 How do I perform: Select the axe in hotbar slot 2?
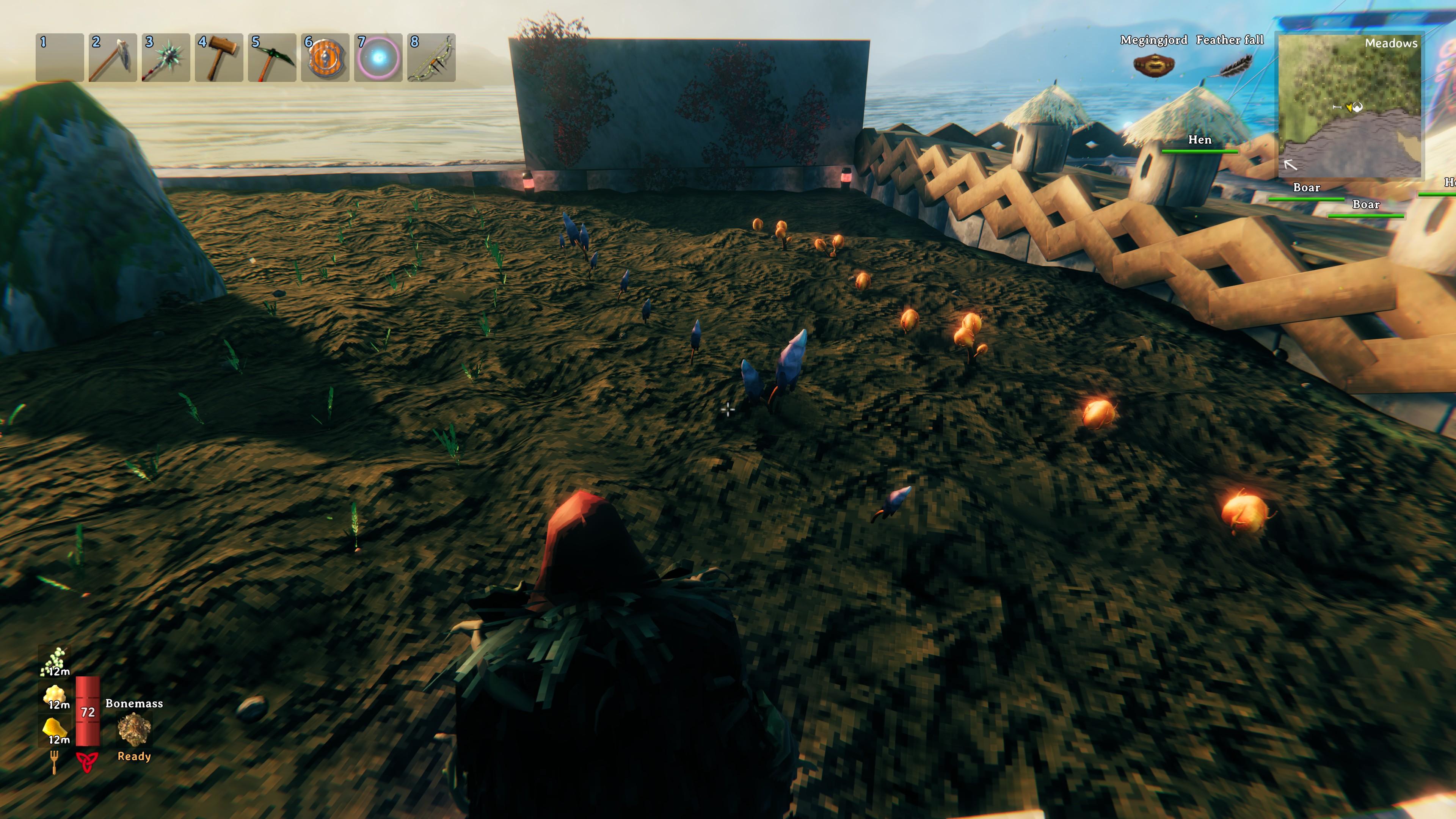click(x=113, y=58)
